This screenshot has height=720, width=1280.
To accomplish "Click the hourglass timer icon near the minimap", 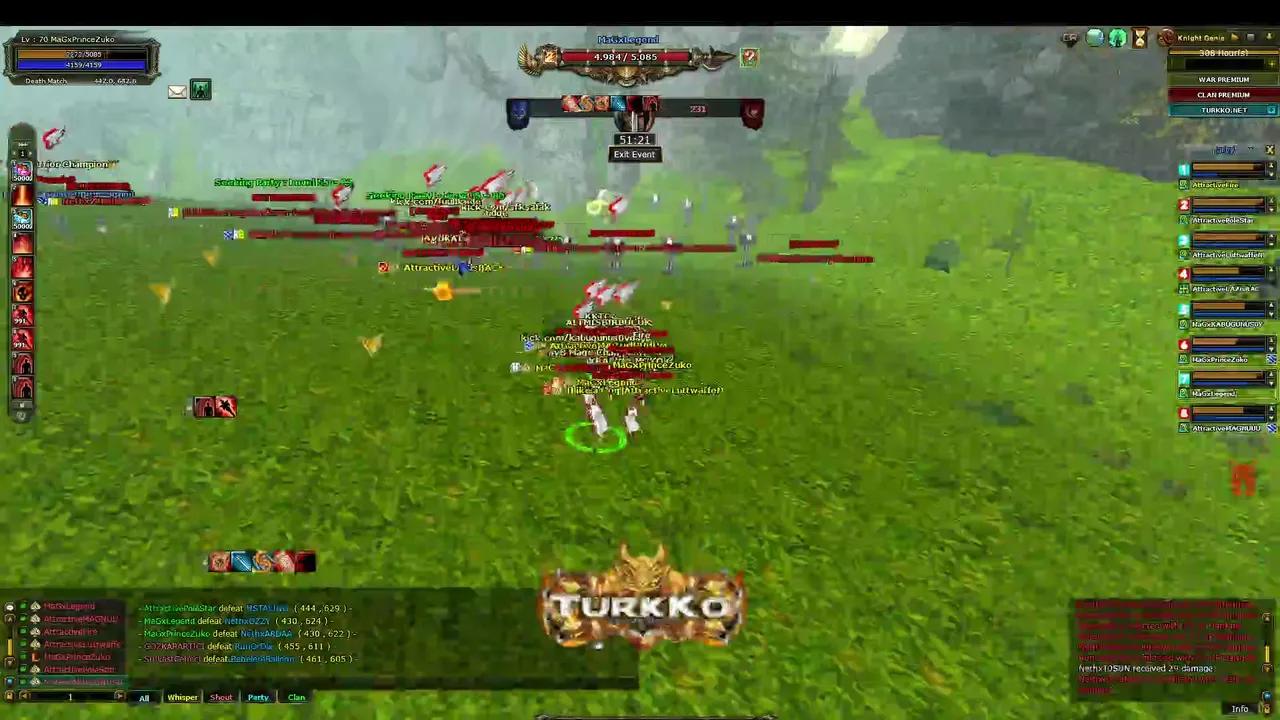I will coord(1140,38).
